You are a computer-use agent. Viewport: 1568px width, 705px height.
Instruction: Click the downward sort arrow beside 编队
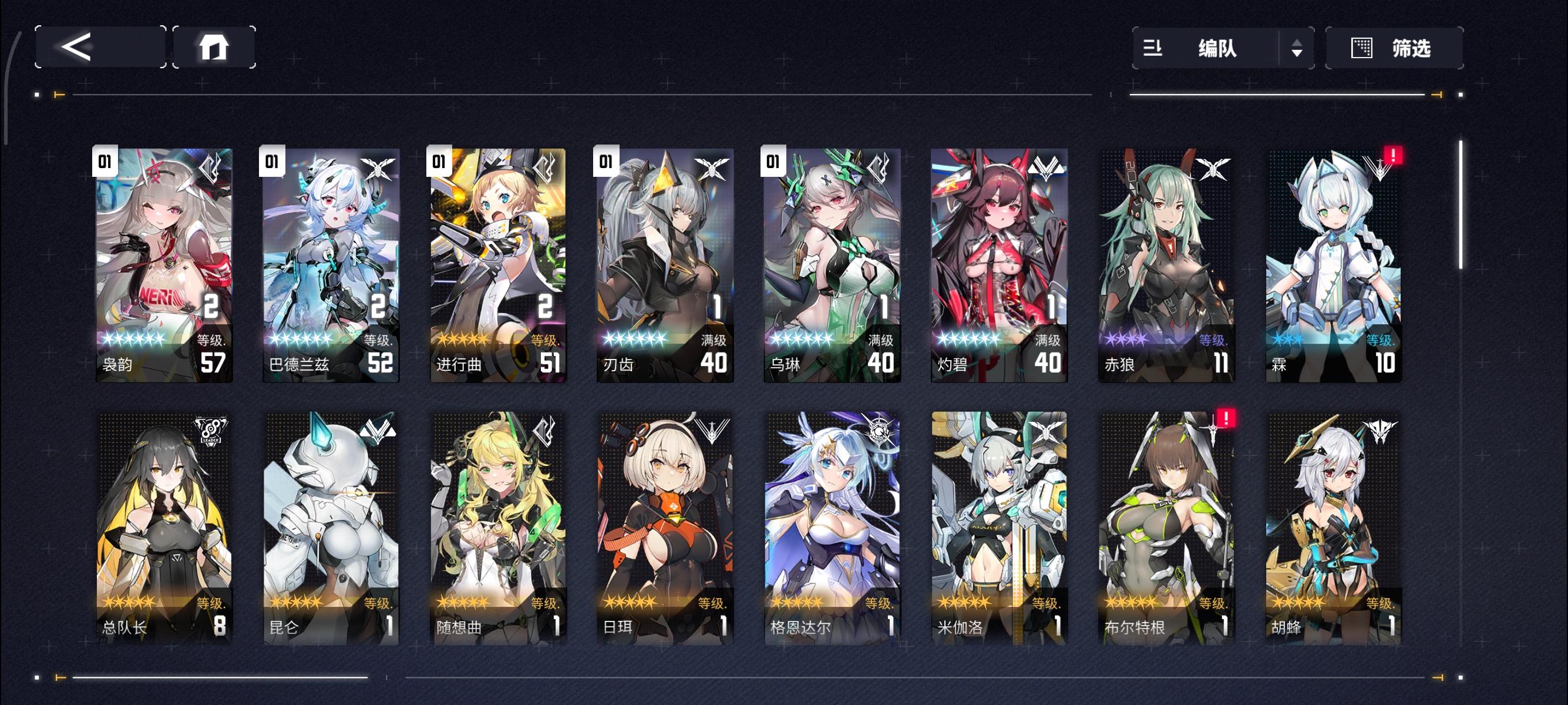click(x=1298, y=53)
